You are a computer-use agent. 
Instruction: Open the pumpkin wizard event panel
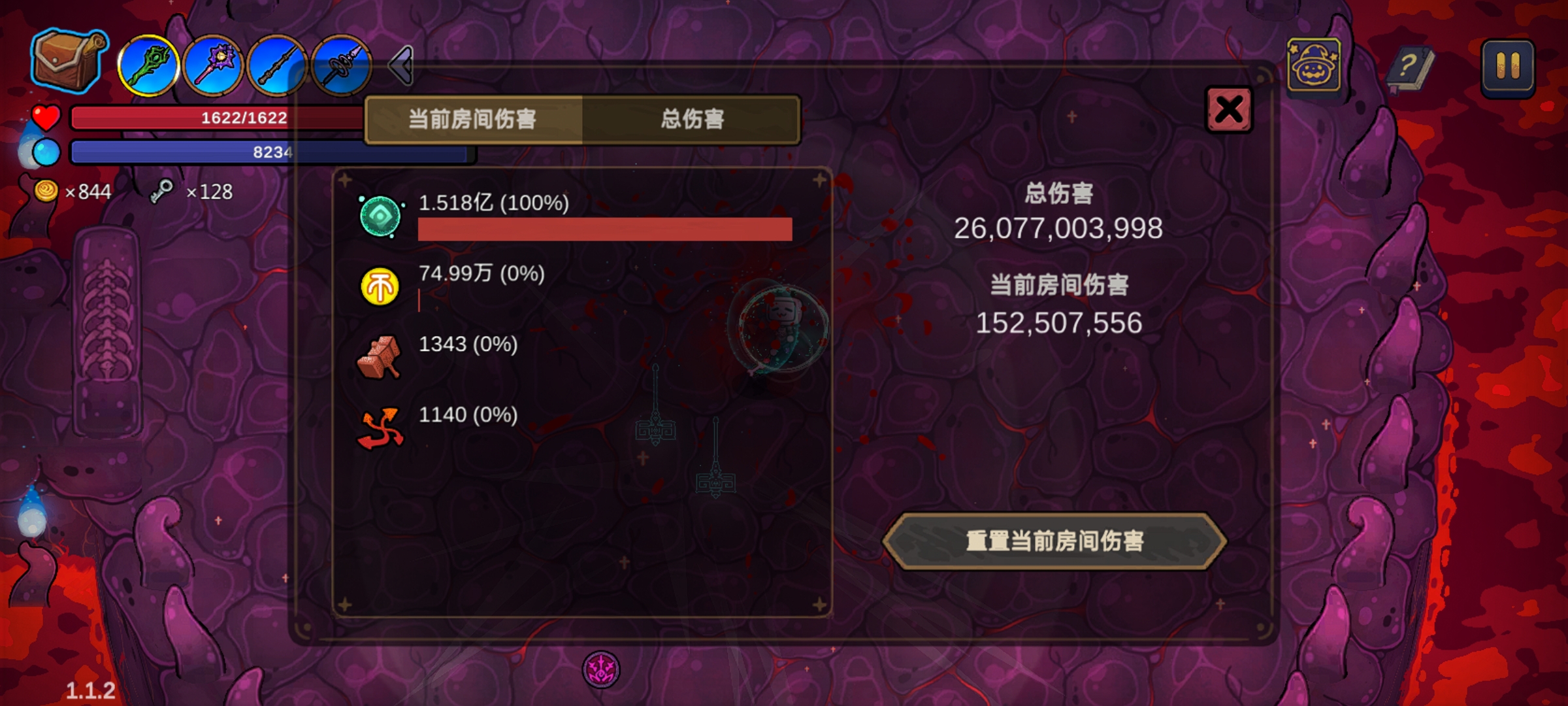tap(1313, 65)
